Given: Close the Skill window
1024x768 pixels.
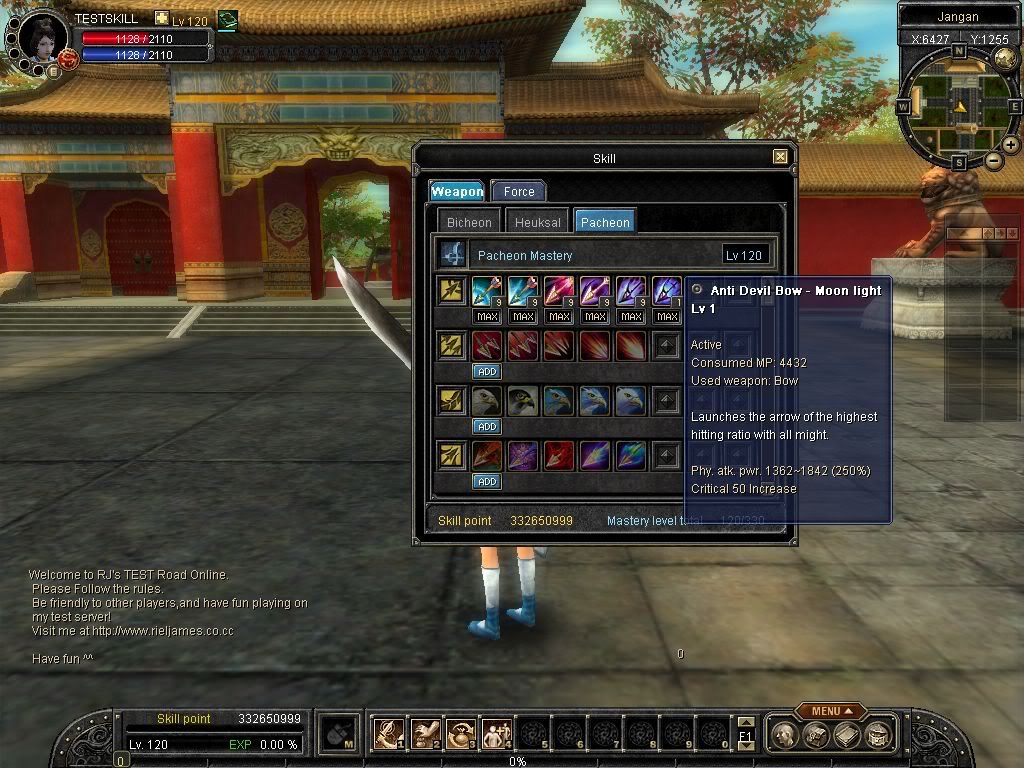Looking at the screenshot, I should coord(780,157).
